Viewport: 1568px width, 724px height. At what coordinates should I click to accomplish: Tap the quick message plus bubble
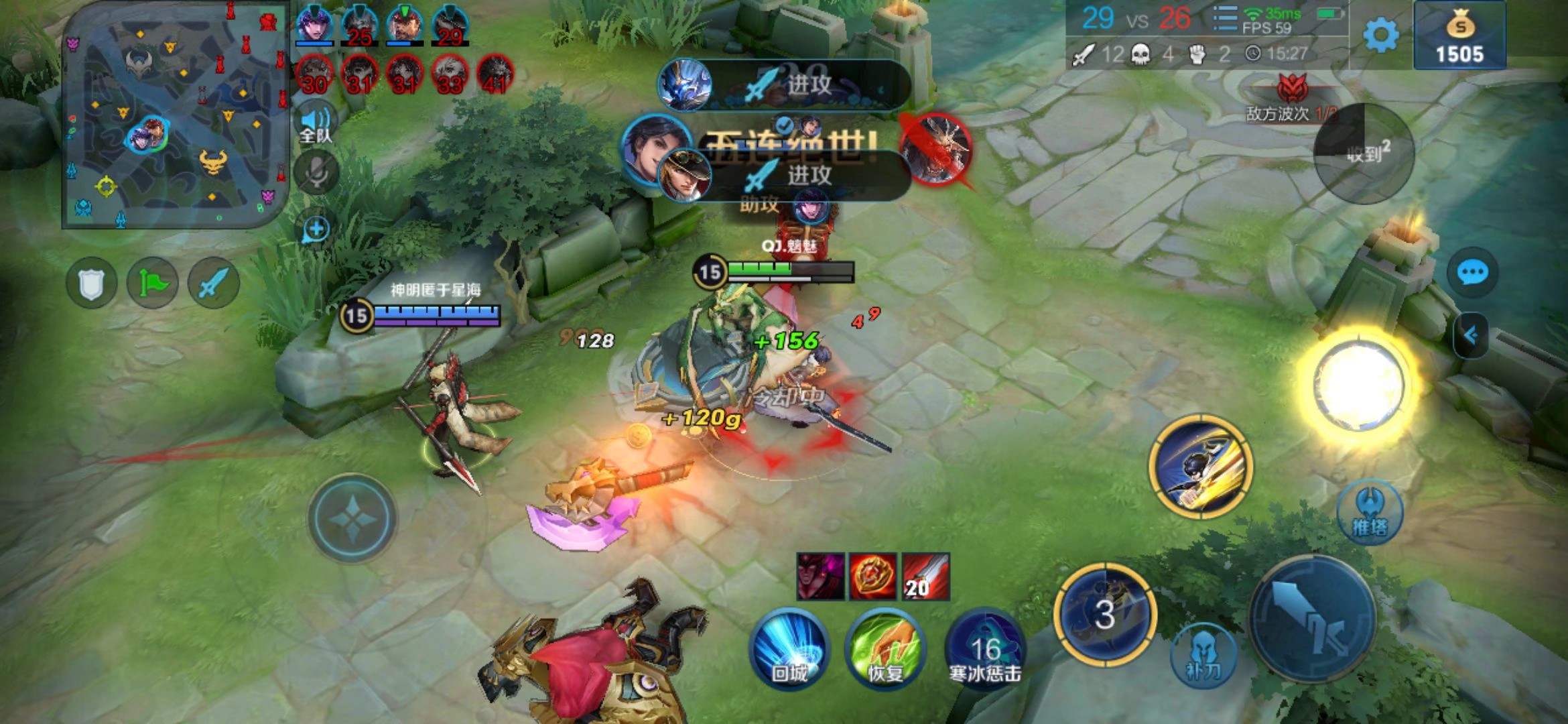316,229
